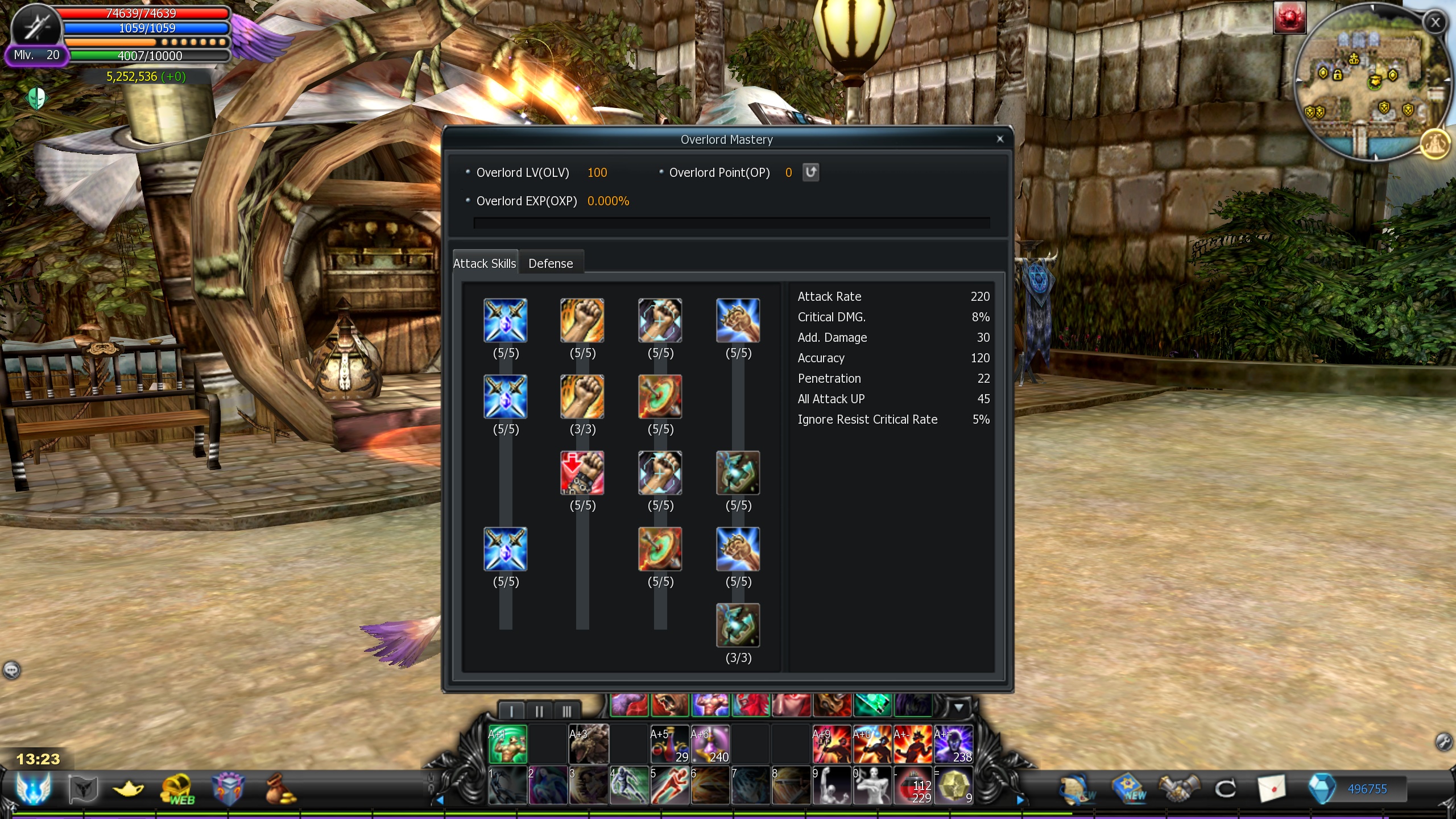The height and width of the screenshot is (819, 1456).
Task: Select the Attack Skills tab
Action: [485, 263]
